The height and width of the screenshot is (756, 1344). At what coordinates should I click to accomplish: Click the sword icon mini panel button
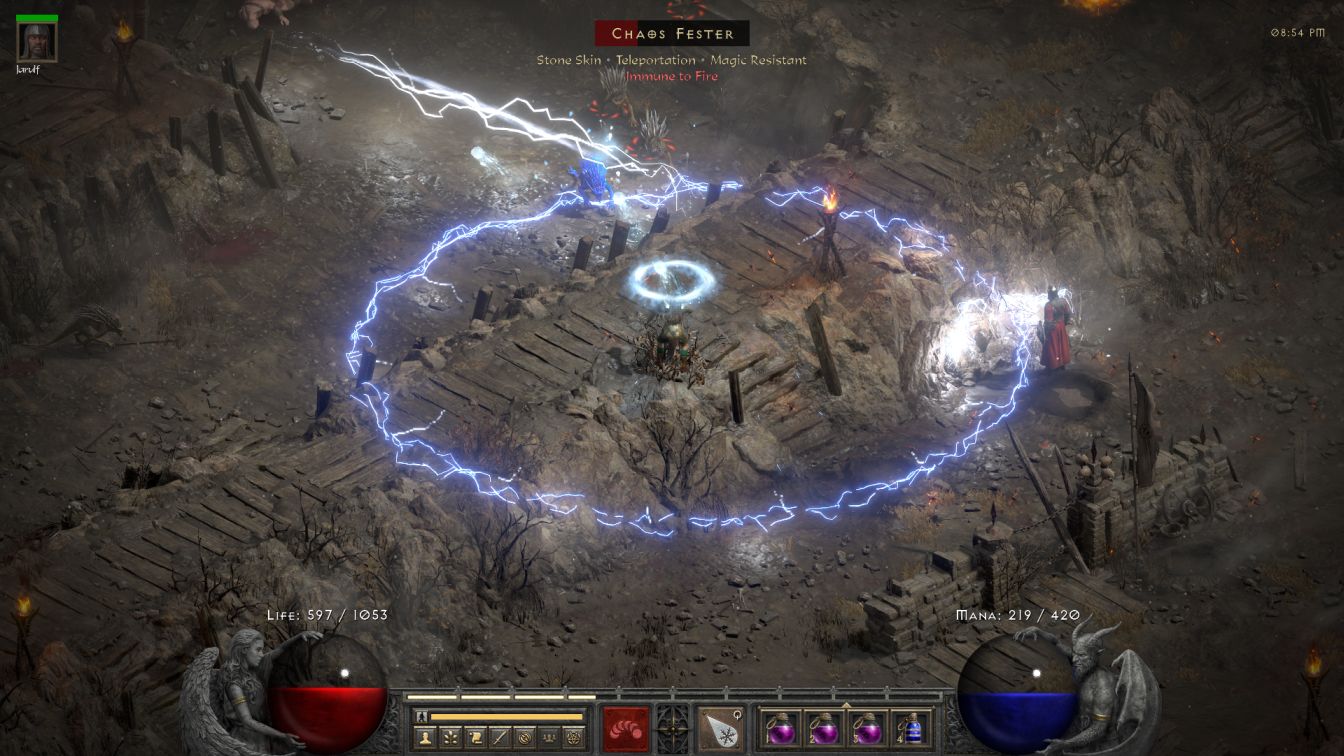[500, 738]
